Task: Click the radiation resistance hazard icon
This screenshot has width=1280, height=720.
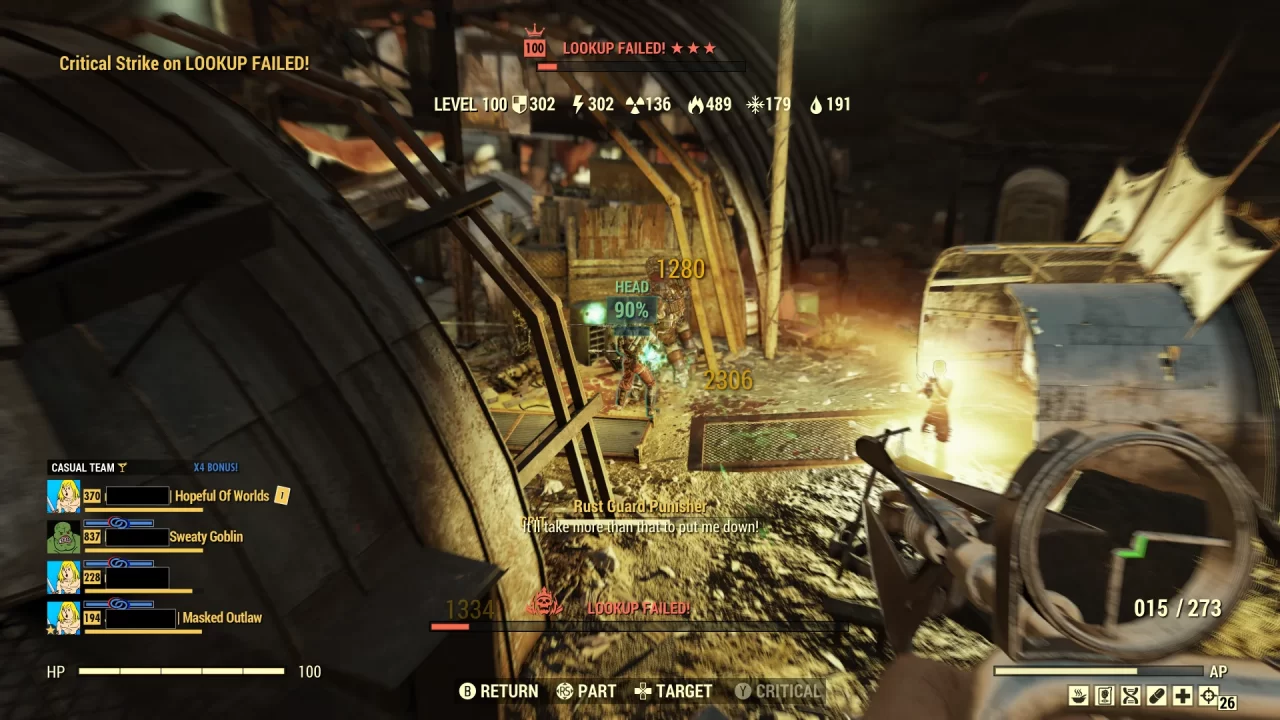Action: [634, 103]
